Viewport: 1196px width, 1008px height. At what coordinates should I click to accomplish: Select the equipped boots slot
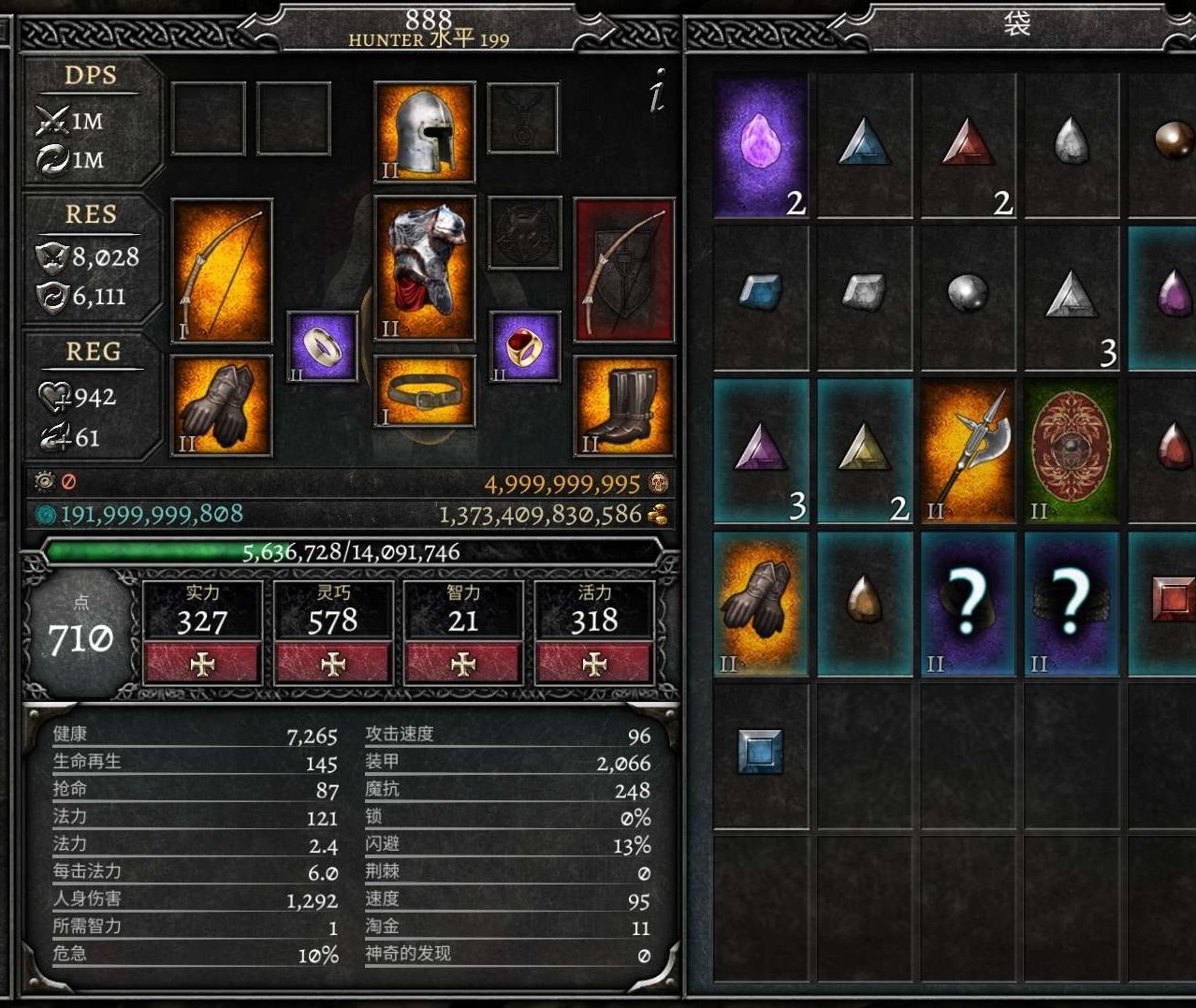624,405
